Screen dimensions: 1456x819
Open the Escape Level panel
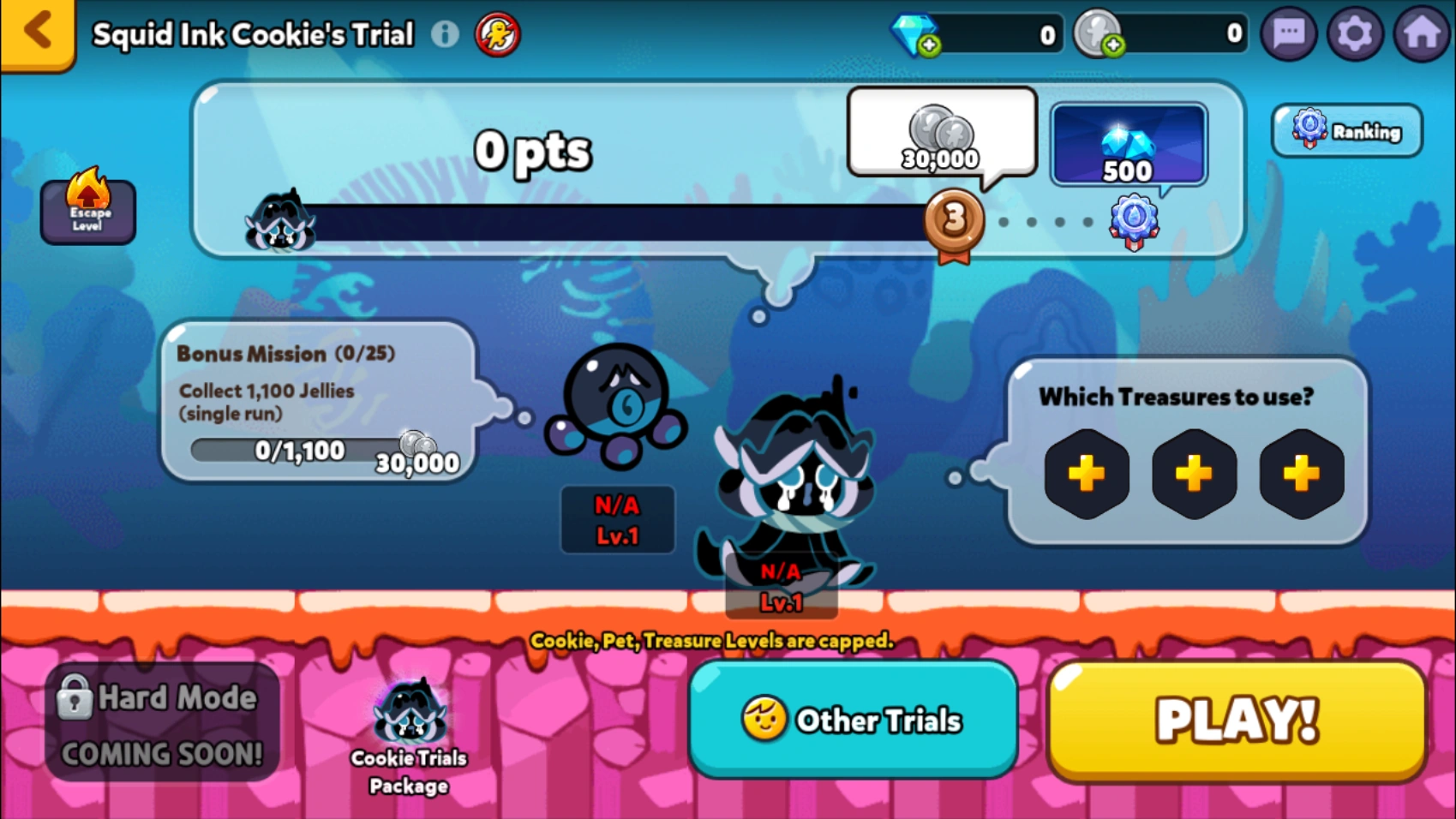[x=88, y=211]
